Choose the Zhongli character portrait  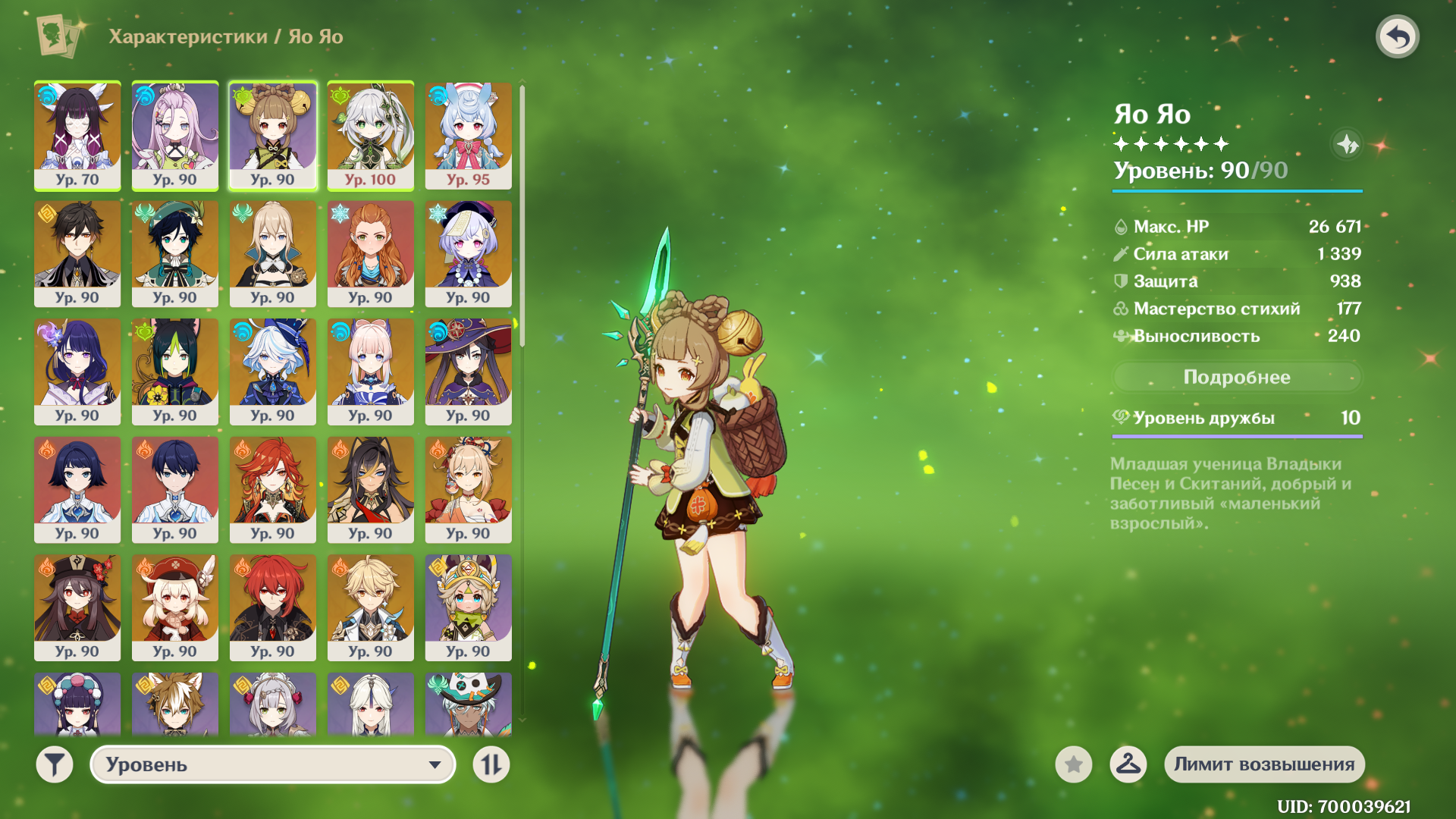77,253
